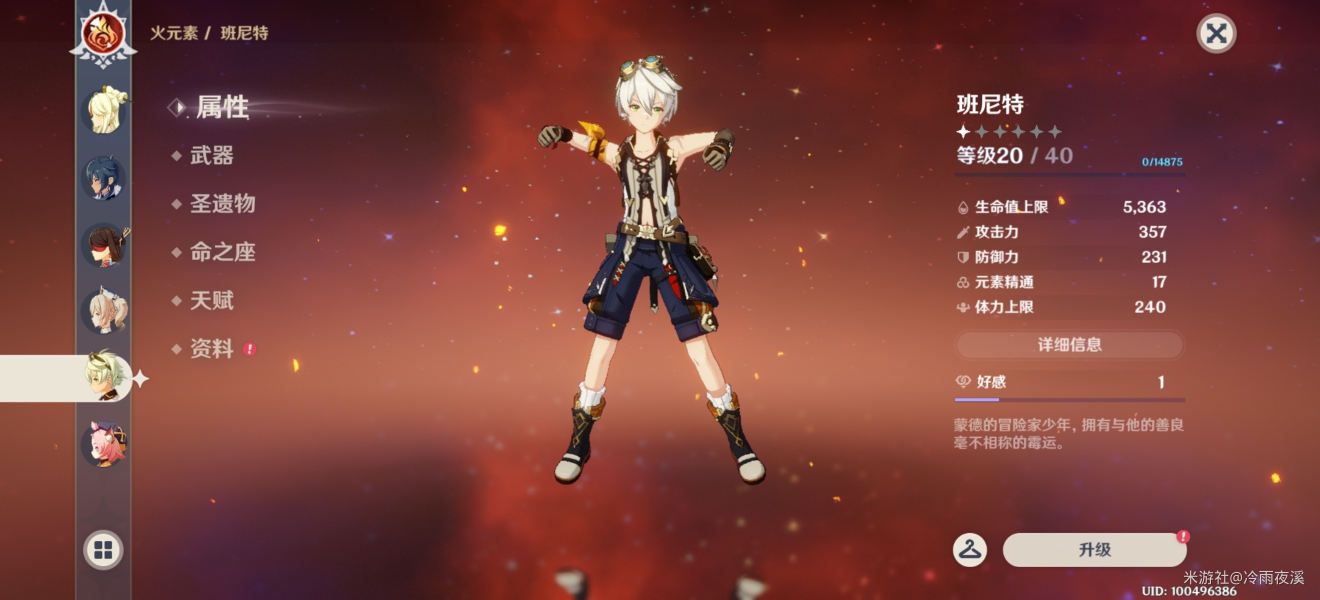This screenshot has width=1320, height=600.
Task: Select the portrait with red headband
Action: coord(103,245)
